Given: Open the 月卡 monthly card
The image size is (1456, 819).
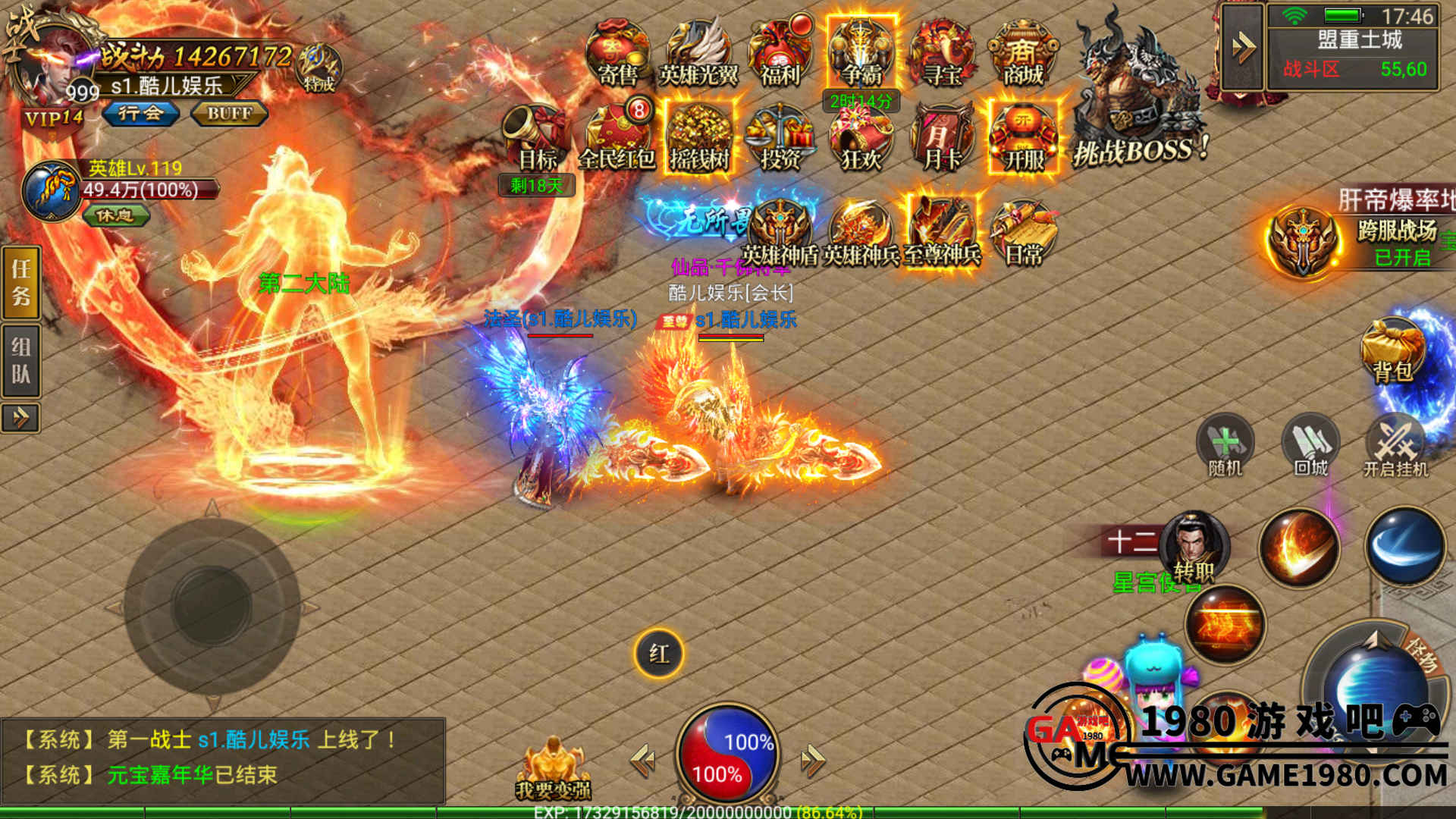Looking at the screenshot, I should click(x=943, y=138).
